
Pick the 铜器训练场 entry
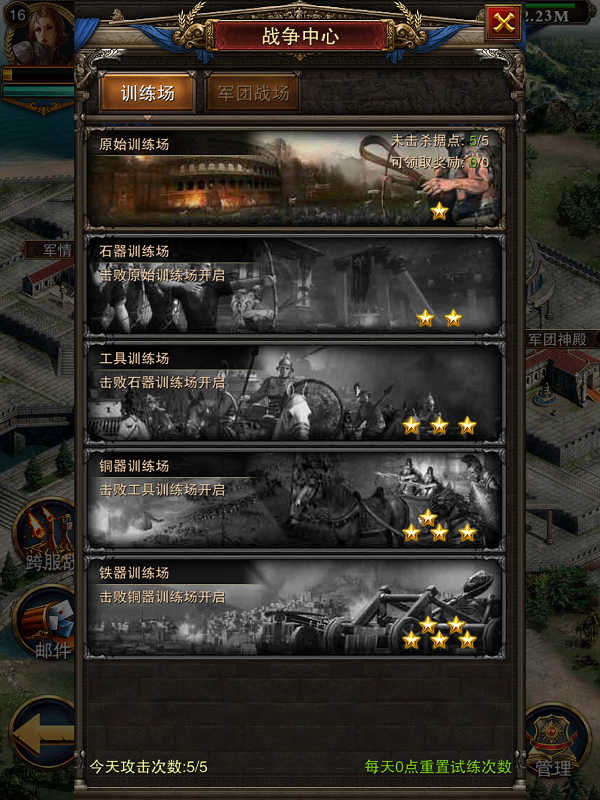tap(295, 499)
